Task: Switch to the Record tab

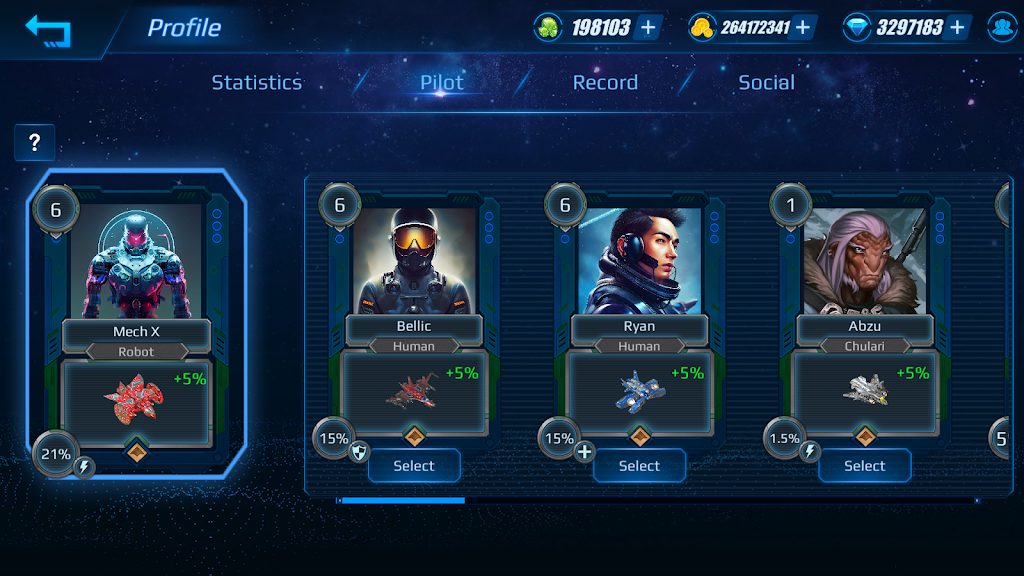Action: click(x=605, y=83)
